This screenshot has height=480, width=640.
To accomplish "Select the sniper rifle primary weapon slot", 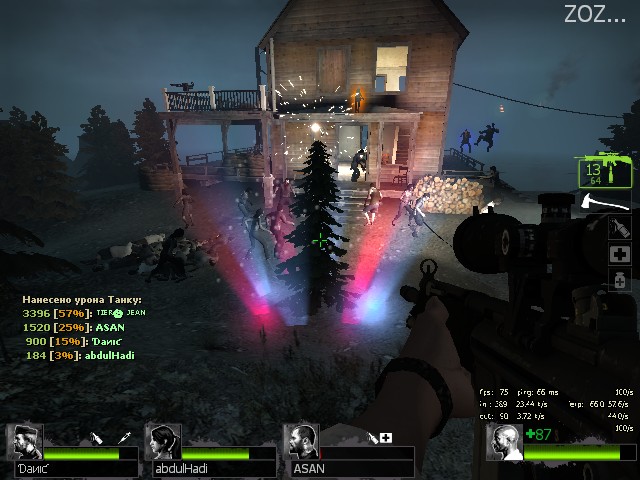I will point(605,171).
